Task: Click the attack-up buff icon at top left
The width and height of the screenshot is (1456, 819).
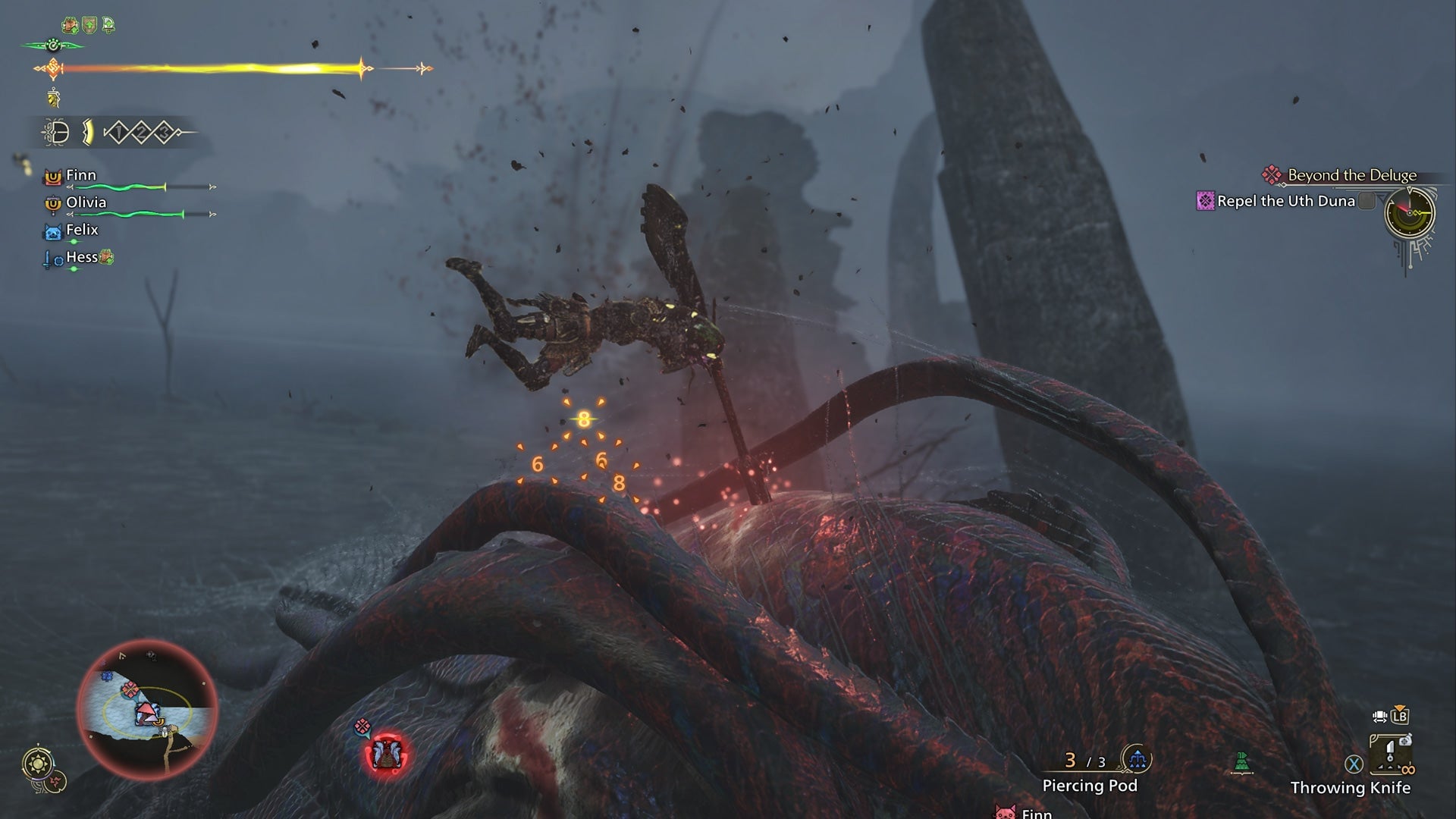Action: coord(70,24)
